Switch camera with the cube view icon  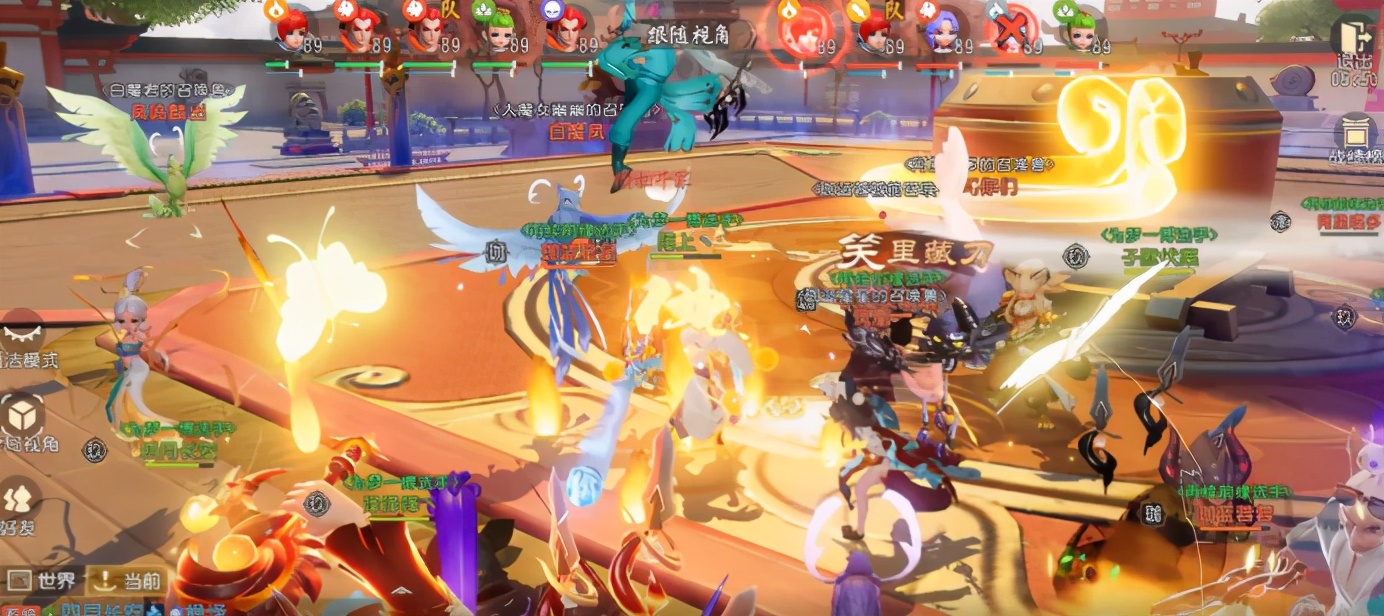point(22,418)
